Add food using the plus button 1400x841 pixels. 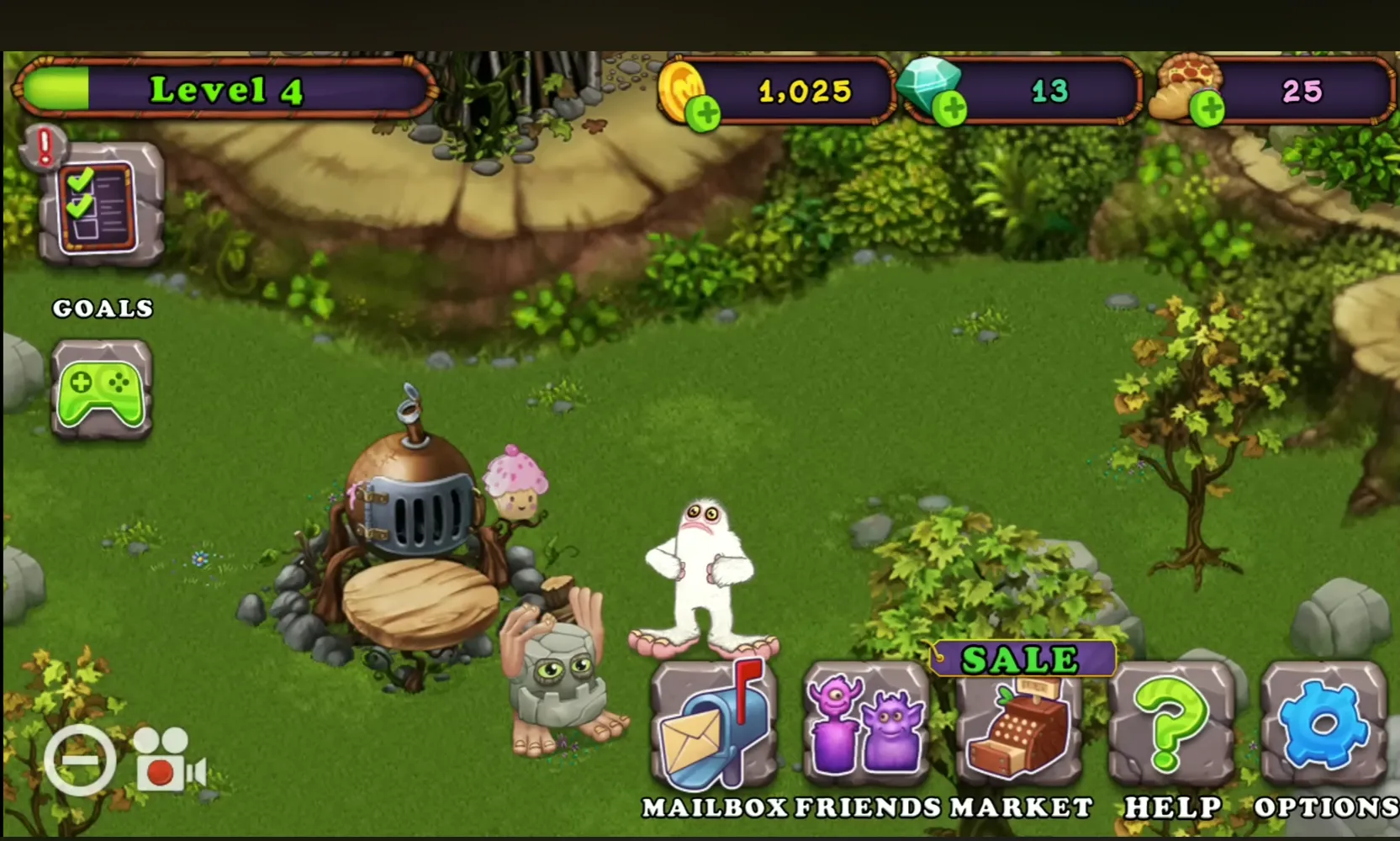tap(1208, 109)
